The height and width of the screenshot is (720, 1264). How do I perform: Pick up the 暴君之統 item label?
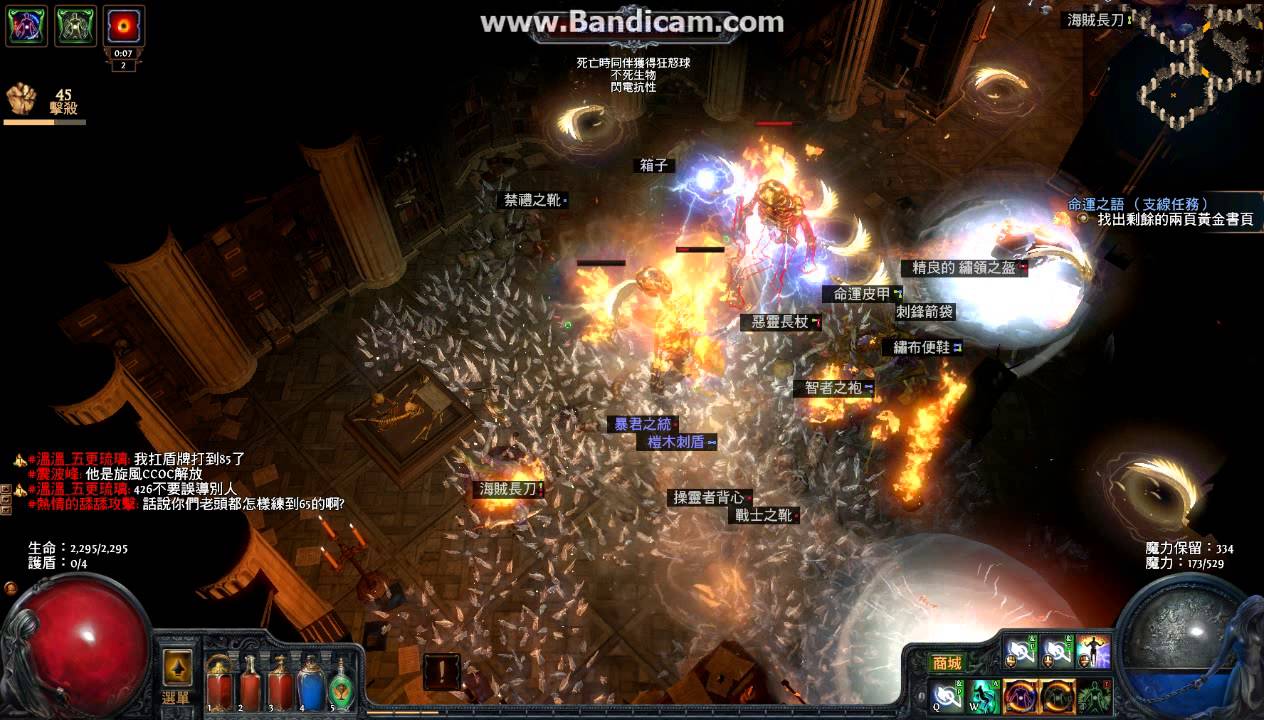click(x=643, y=424)
